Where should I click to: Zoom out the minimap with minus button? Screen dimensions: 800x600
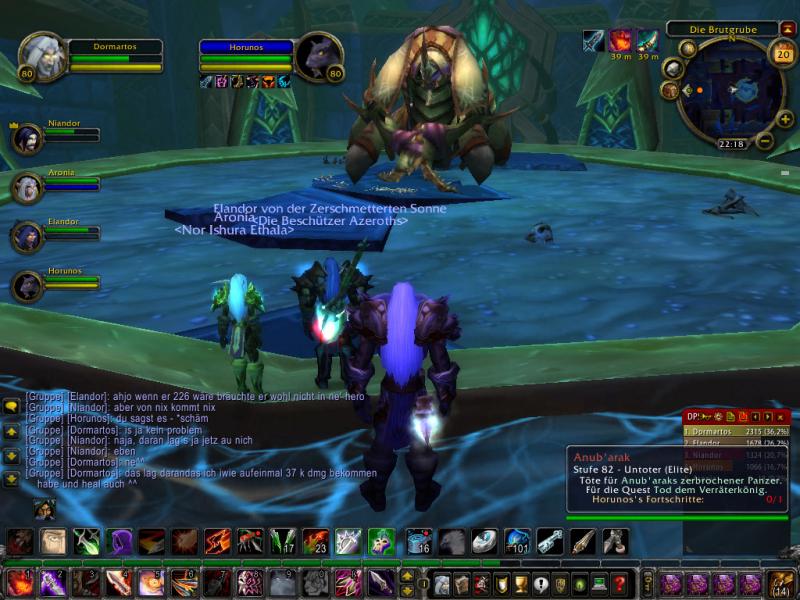766,139
